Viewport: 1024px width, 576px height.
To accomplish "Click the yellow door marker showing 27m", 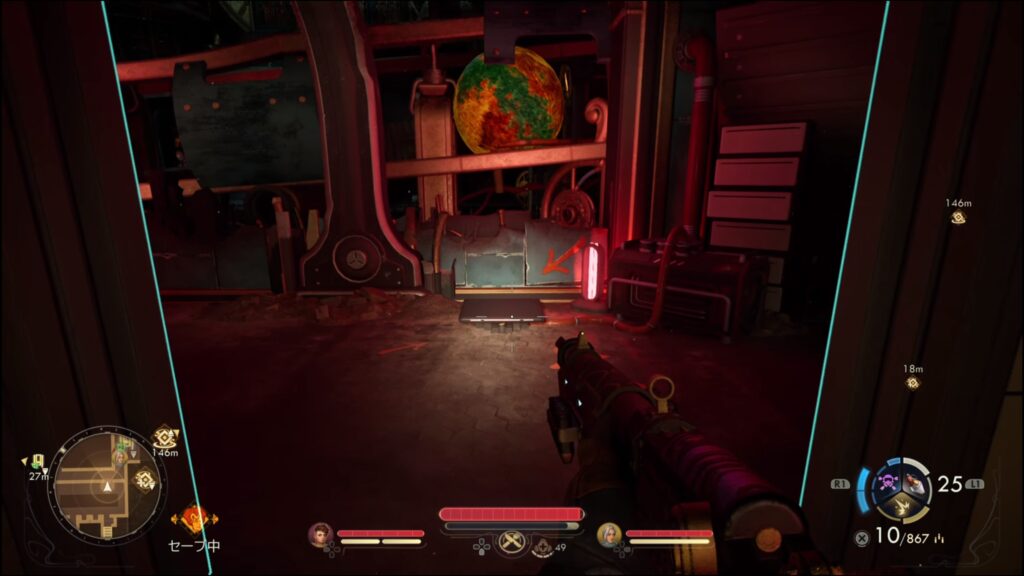I will (37, 461).
